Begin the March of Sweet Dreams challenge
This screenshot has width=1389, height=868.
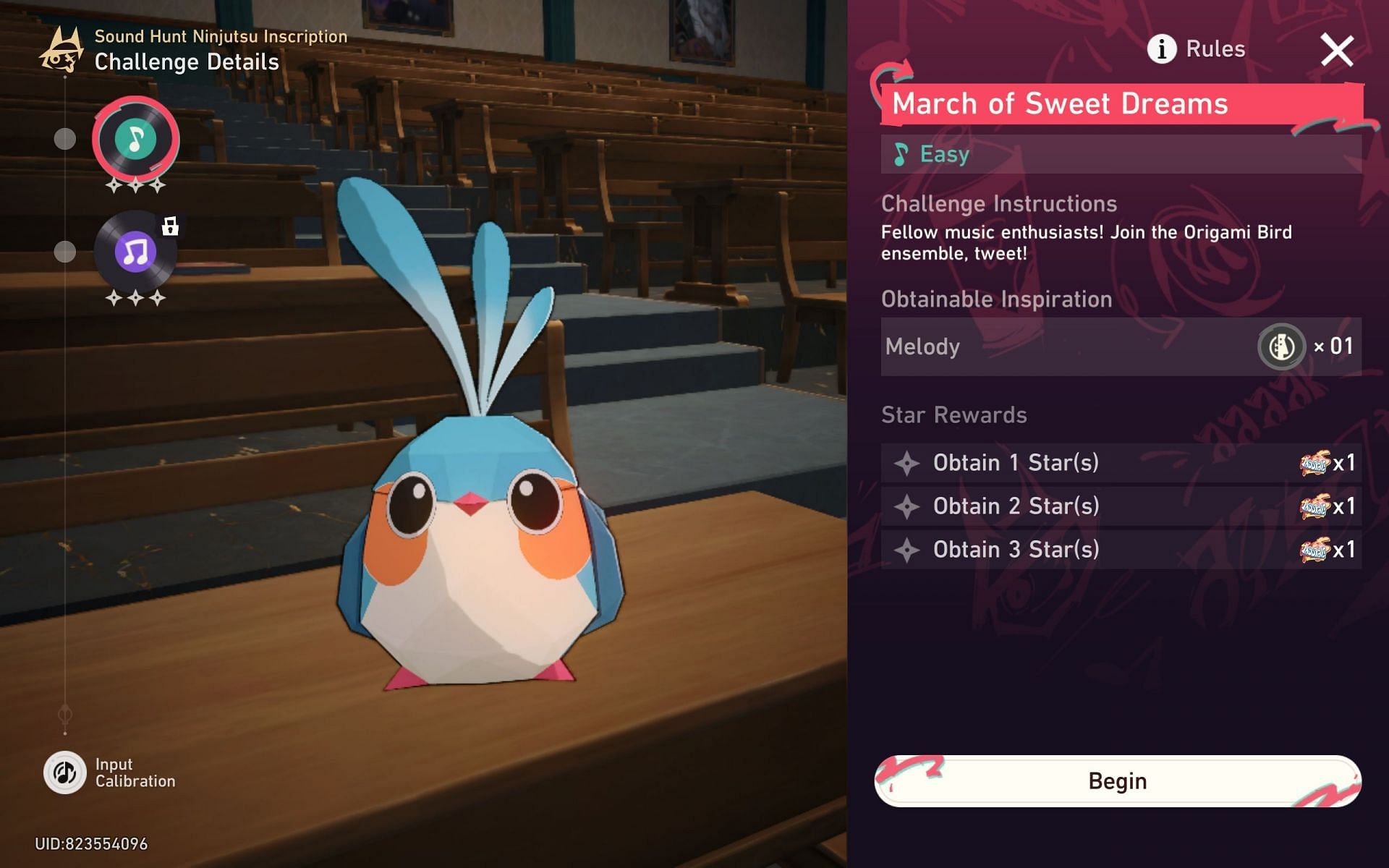pyautogui.click(x=1118, y=781)
